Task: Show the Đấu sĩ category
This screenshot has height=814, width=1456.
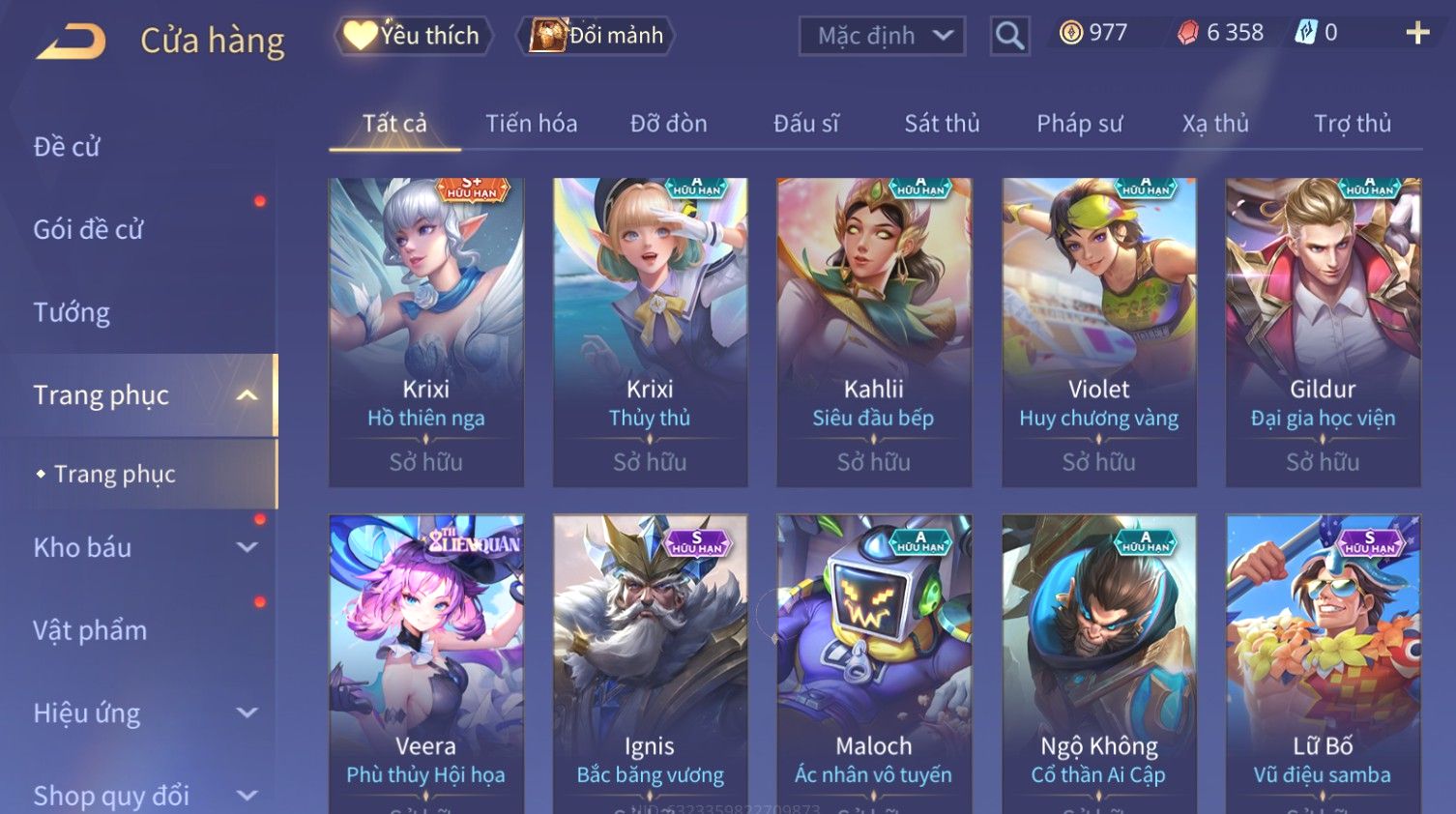Action: 805,124
